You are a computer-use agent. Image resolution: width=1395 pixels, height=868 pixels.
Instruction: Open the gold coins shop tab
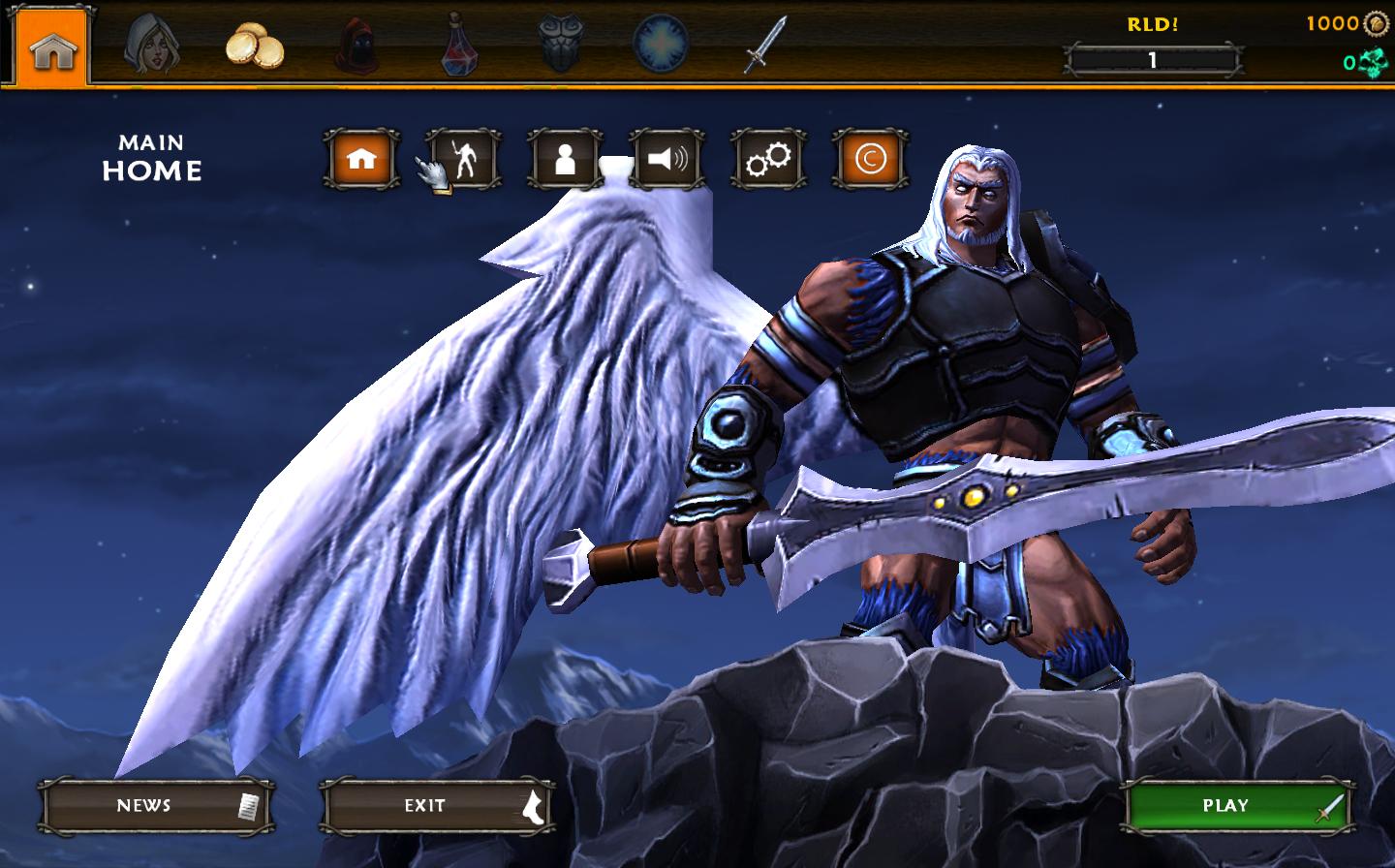[x=255, y=46]
